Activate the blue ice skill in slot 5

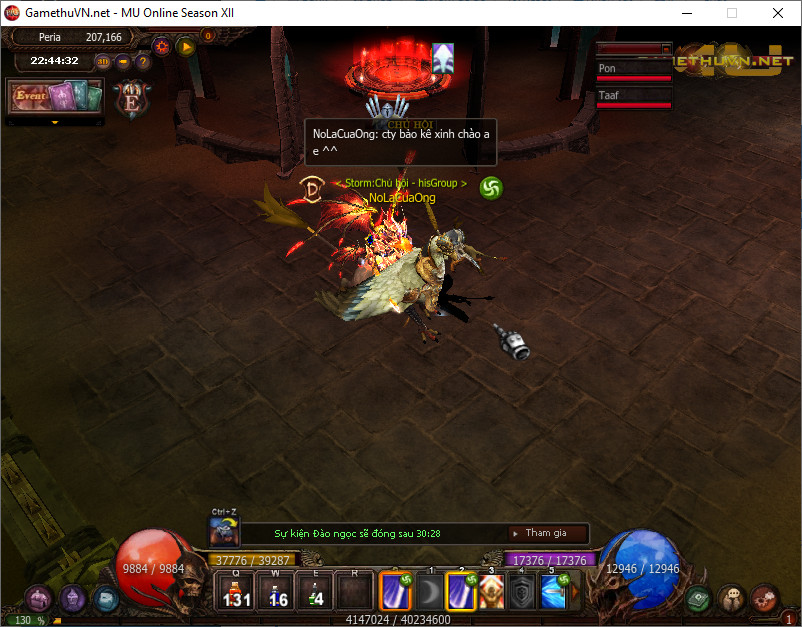554,591
